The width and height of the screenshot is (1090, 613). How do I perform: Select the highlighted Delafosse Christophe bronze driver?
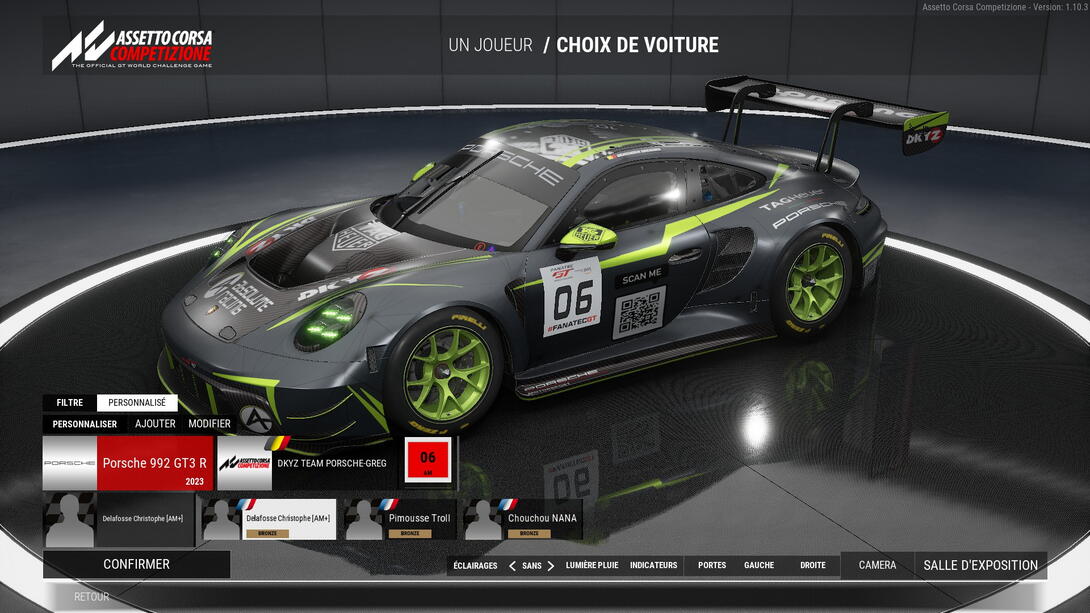click(269, 520)
